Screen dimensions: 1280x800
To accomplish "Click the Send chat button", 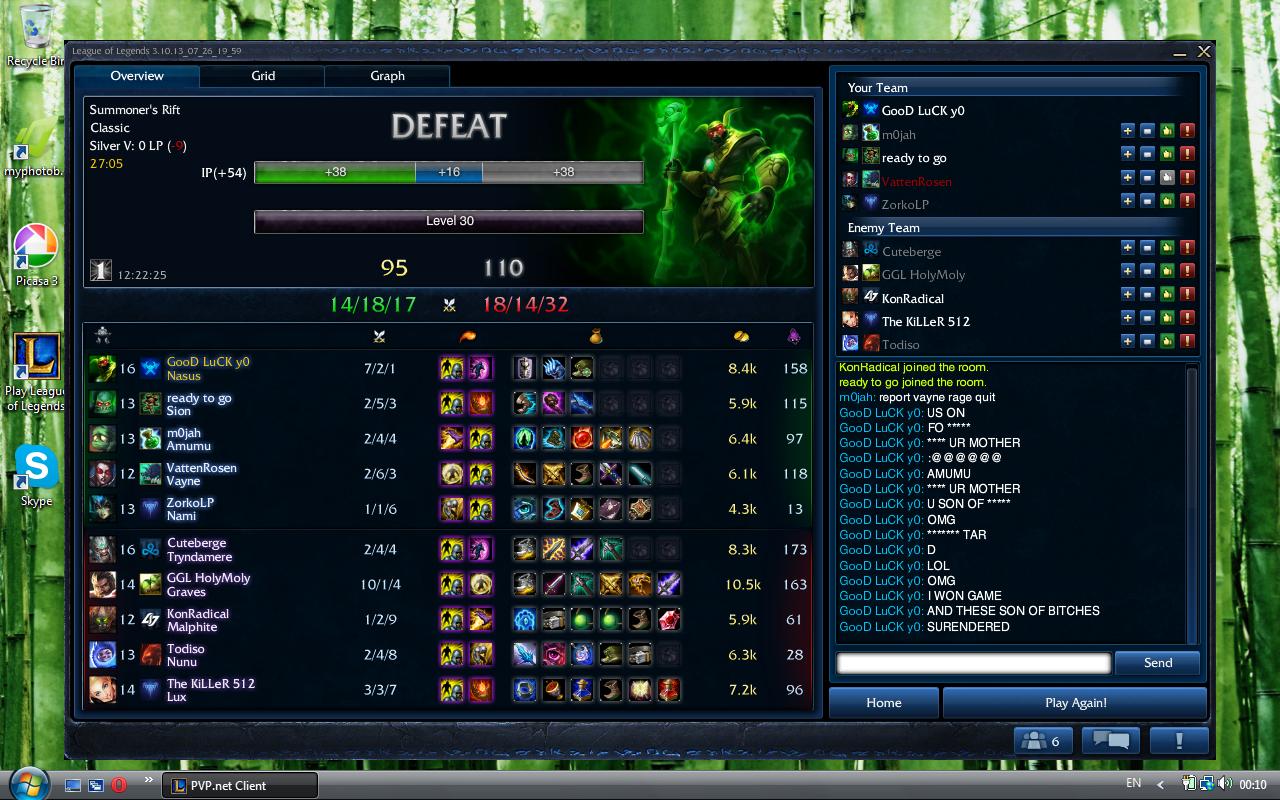I will [x=1157, y=662].
